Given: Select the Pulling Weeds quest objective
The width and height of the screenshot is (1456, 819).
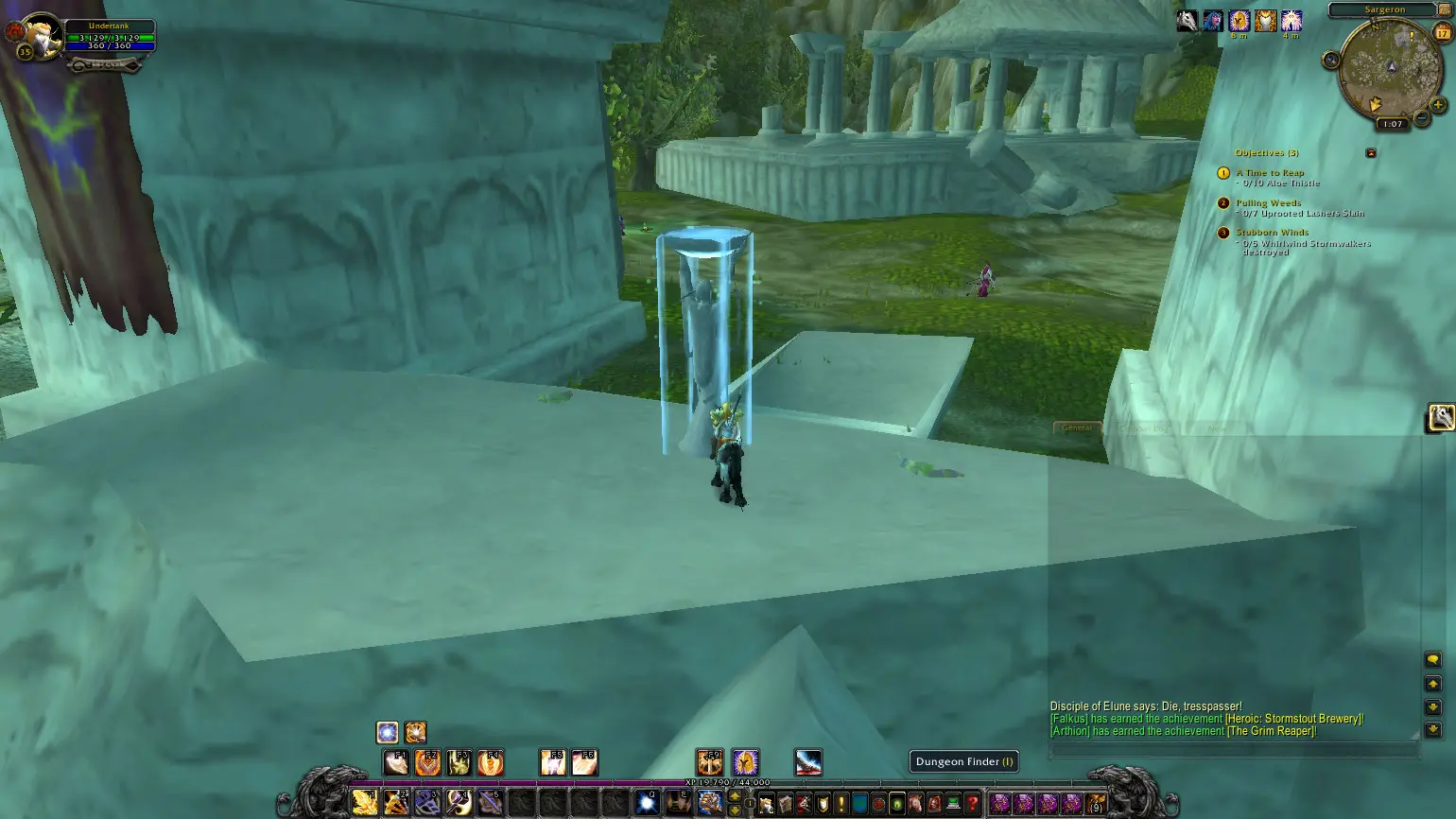Looking at the screenshot, I should [x=1268, y=203].
